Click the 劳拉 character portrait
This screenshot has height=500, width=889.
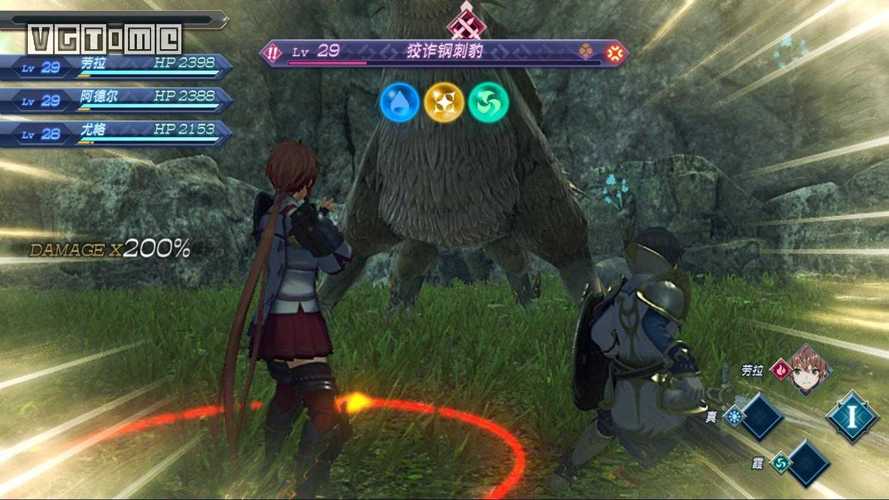810,368
